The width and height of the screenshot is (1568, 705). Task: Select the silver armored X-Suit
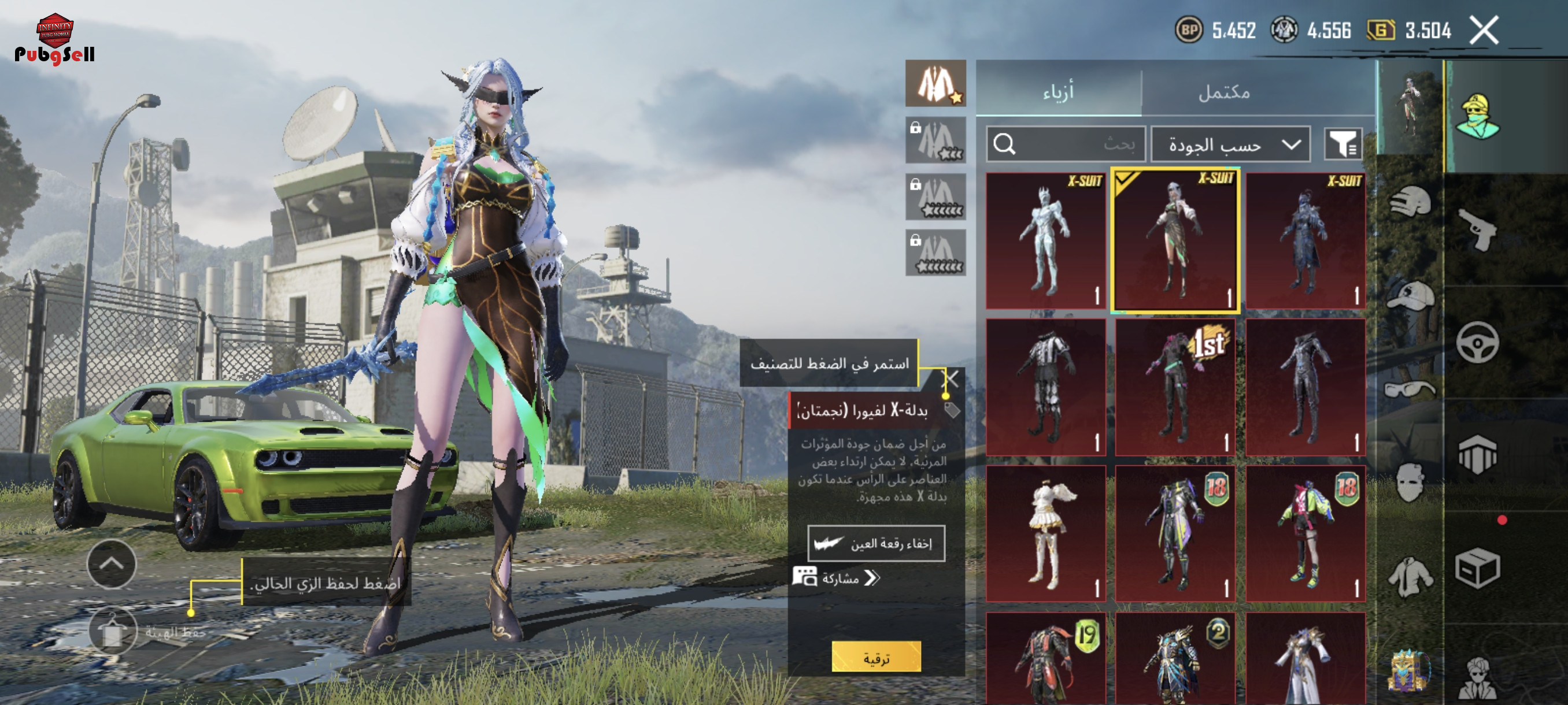(1045, 241)
